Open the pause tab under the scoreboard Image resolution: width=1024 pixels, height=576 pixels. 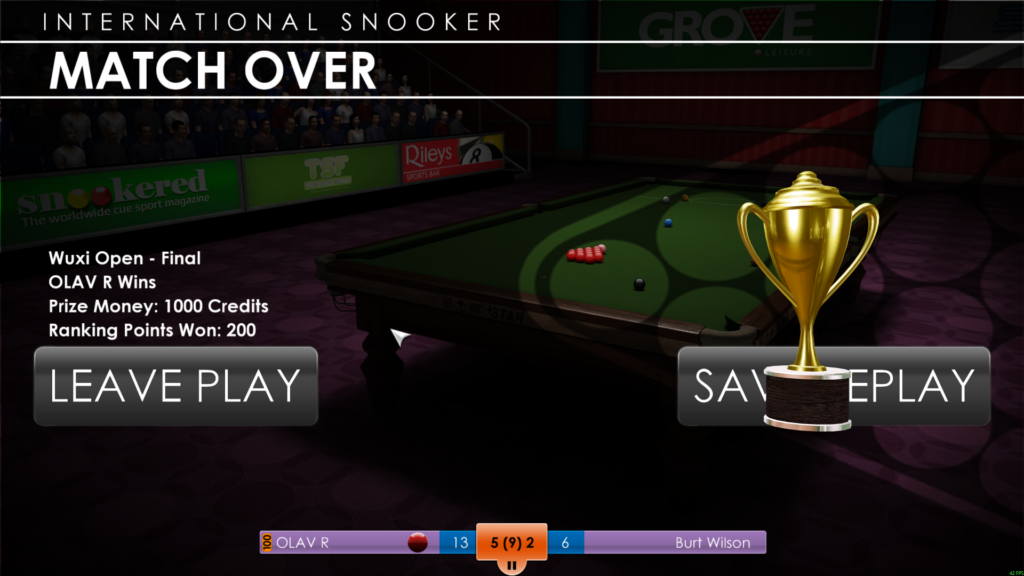click(x=511, y=566)
